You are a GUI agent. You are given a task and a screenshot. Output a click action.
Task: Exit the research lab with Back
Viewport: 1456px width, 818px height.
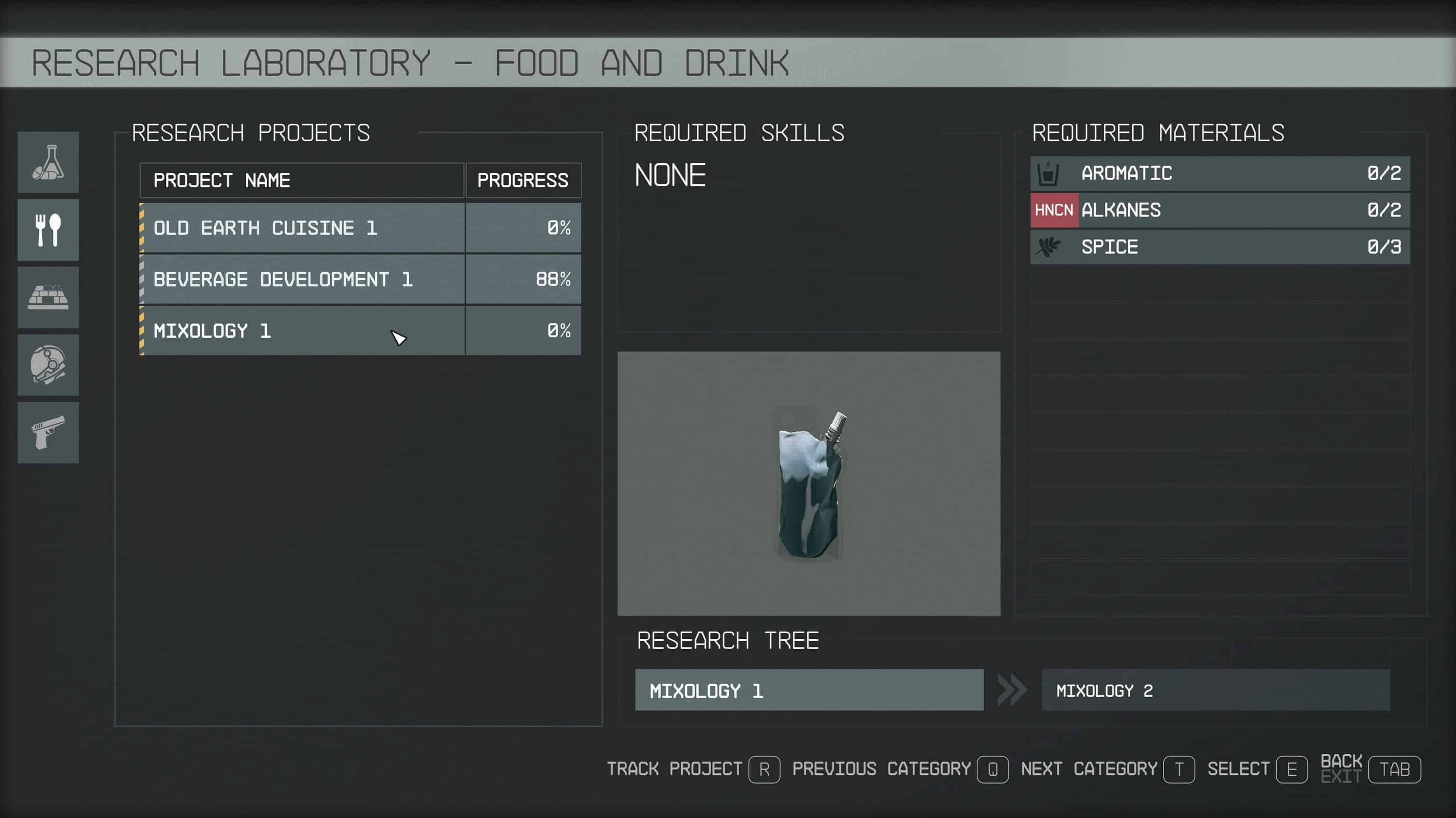pos(1370,770)
